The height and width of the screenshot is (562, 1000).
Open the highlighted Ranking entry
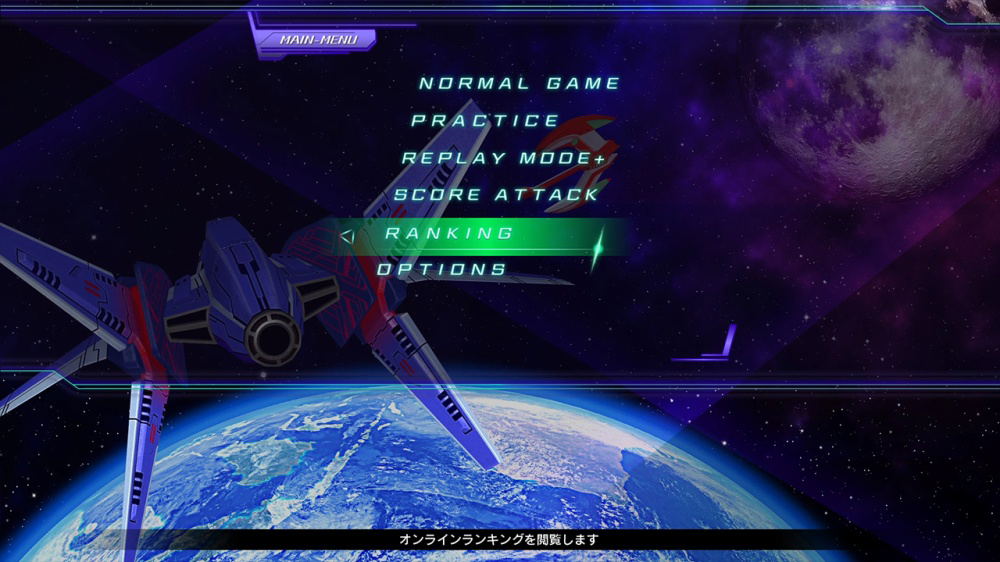pyautogui.click(x=450, y=233)
